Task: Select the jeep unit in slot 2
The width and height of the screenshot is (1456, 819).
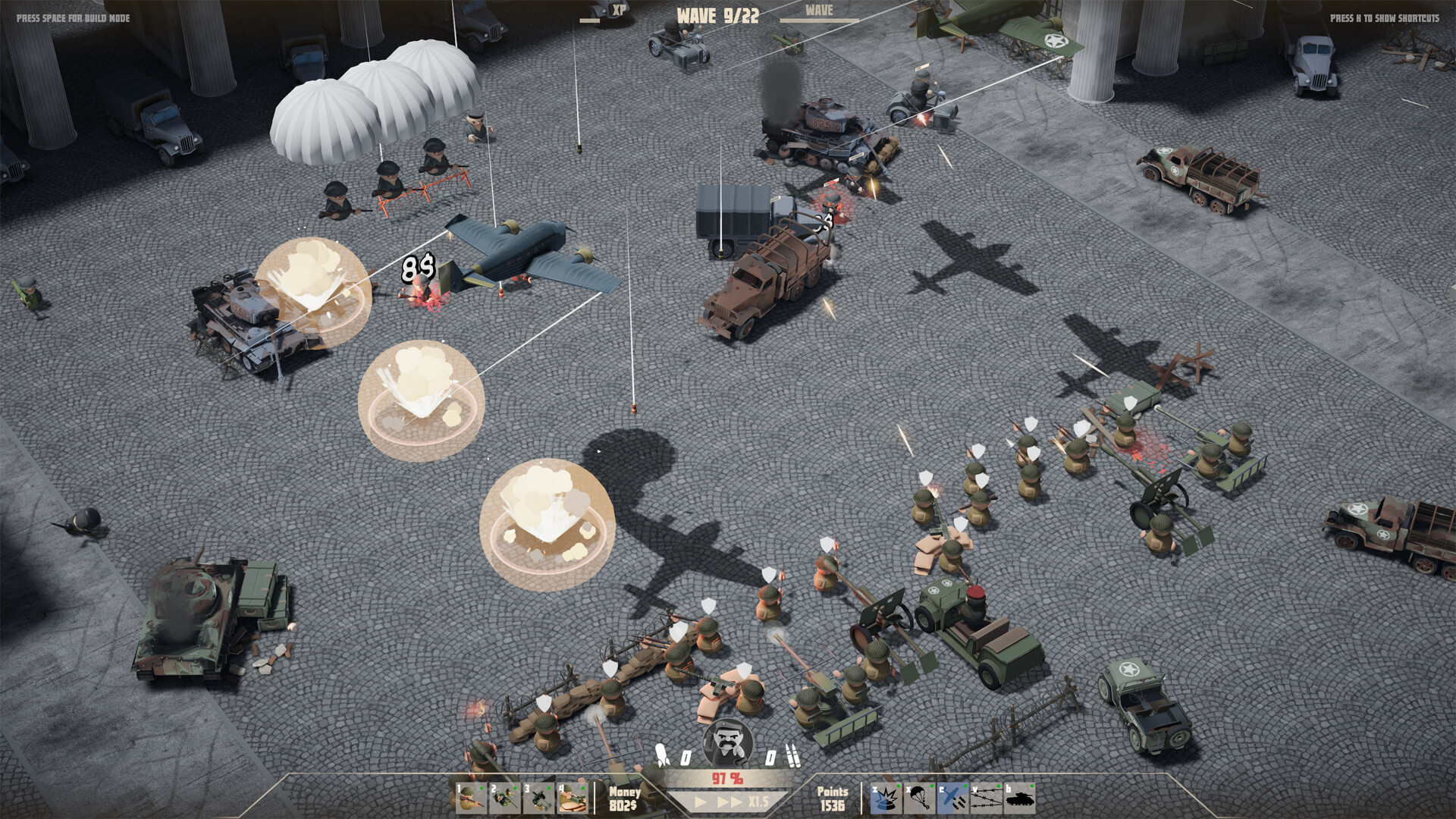Action: click(x=505, y=799)
